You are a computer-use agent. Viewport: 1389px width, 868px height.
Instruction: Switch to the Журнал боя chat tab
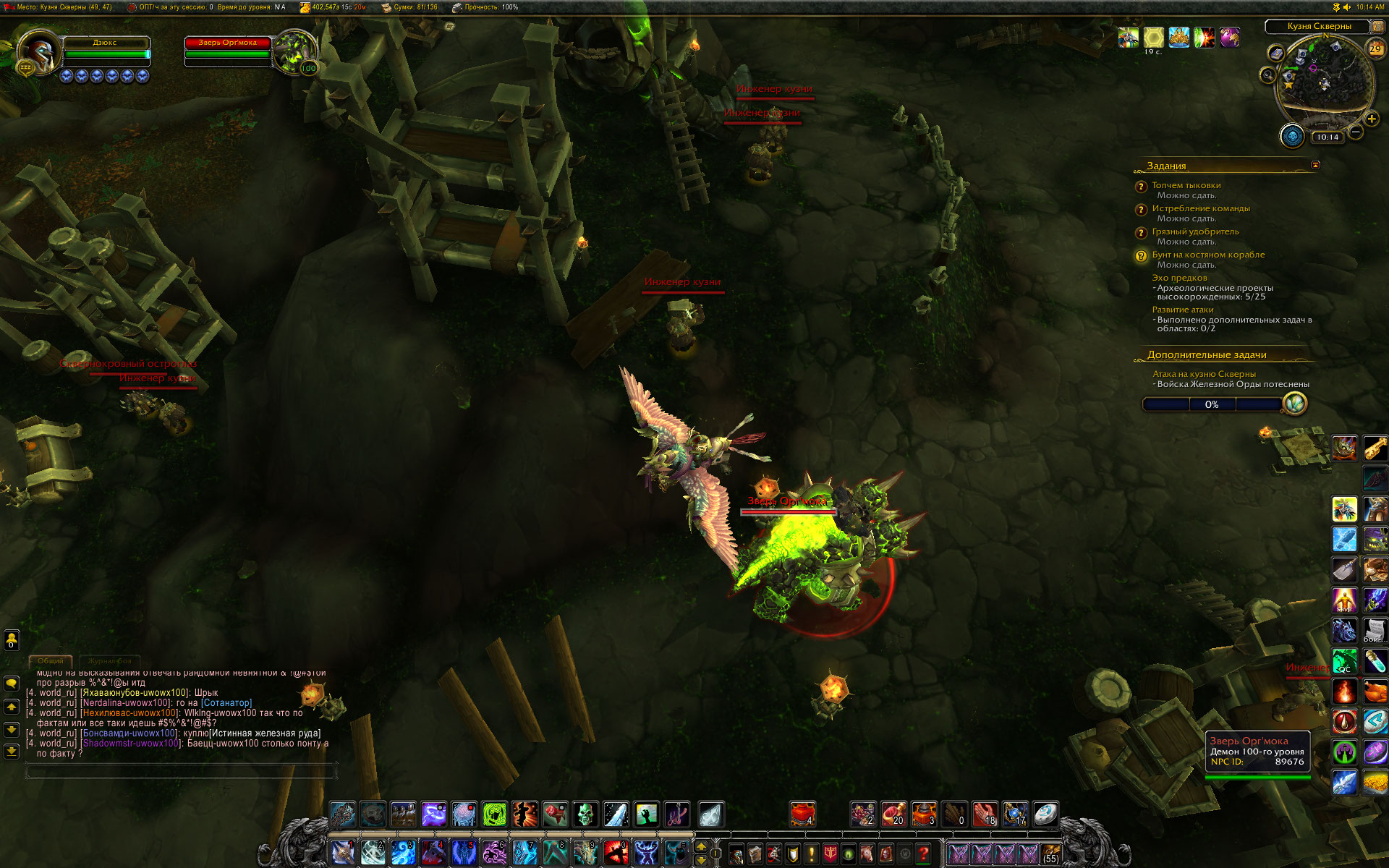pyautogui.click(x=110, y=661)
